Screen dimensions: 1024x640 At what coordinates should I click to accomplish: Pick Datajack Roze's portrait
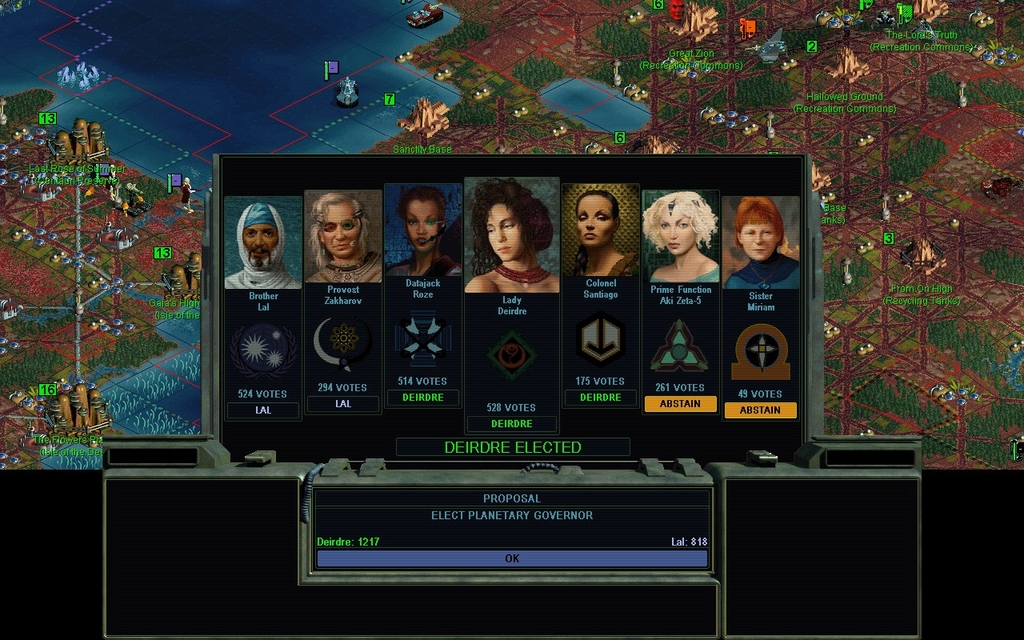tap(423, 231)
